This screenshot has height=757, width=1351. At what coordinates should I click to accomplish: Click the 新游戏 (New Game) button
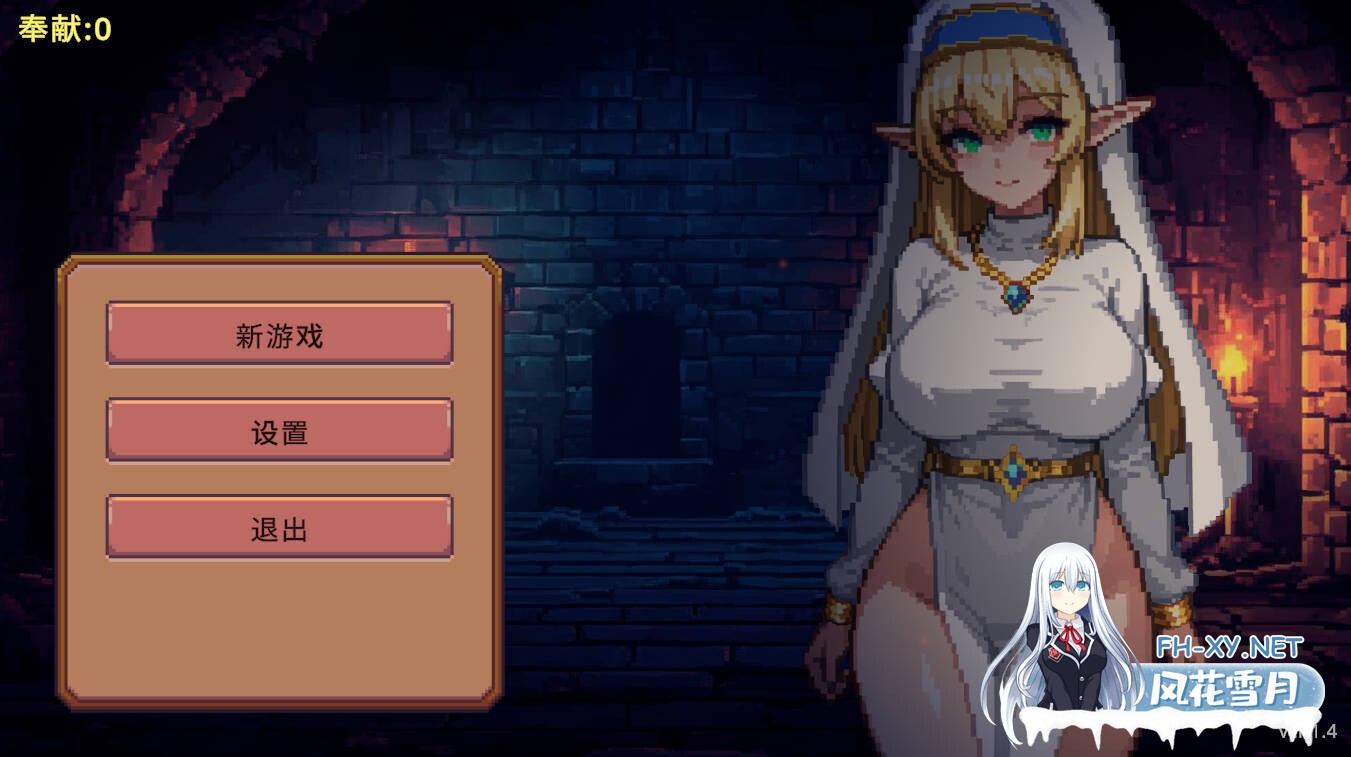point(279,335)
